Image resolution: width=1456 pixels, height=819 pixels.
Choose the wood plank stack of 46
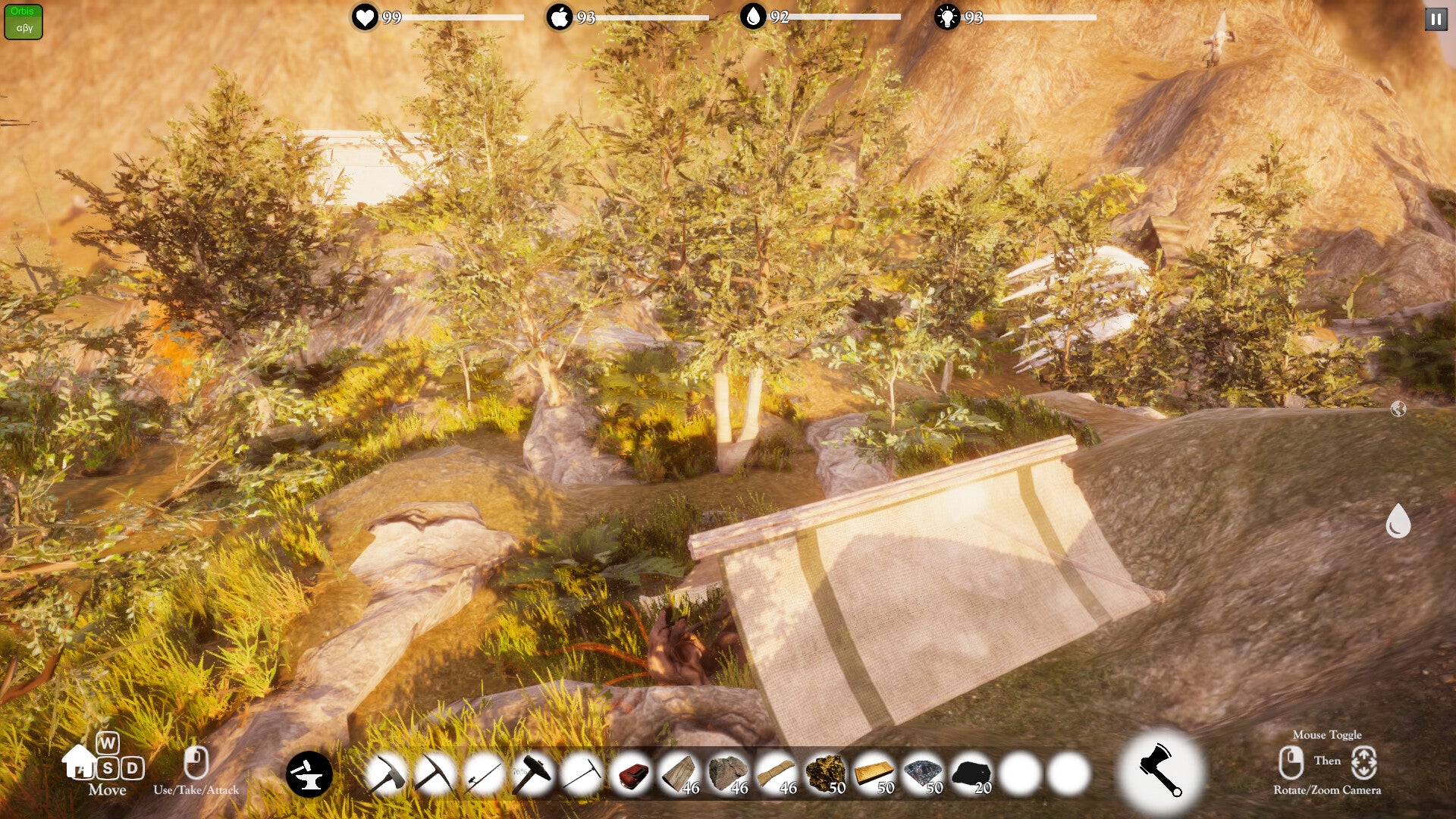pyautogui.click(x=679, y=774)
